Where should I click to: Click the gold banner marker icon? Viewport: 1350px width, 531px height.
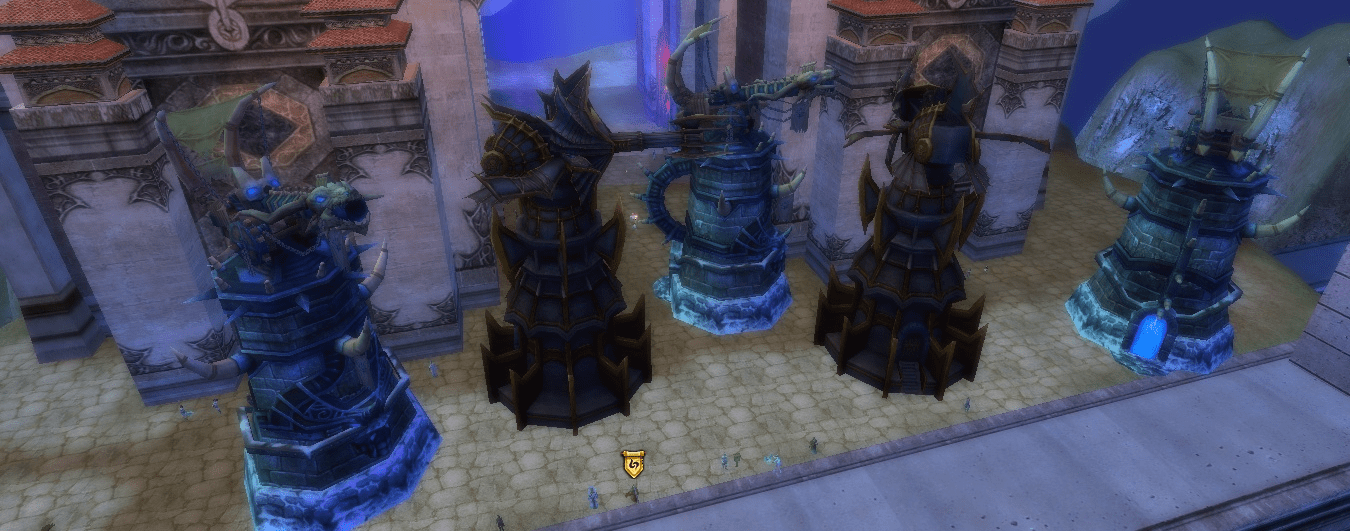click(632, 464)
